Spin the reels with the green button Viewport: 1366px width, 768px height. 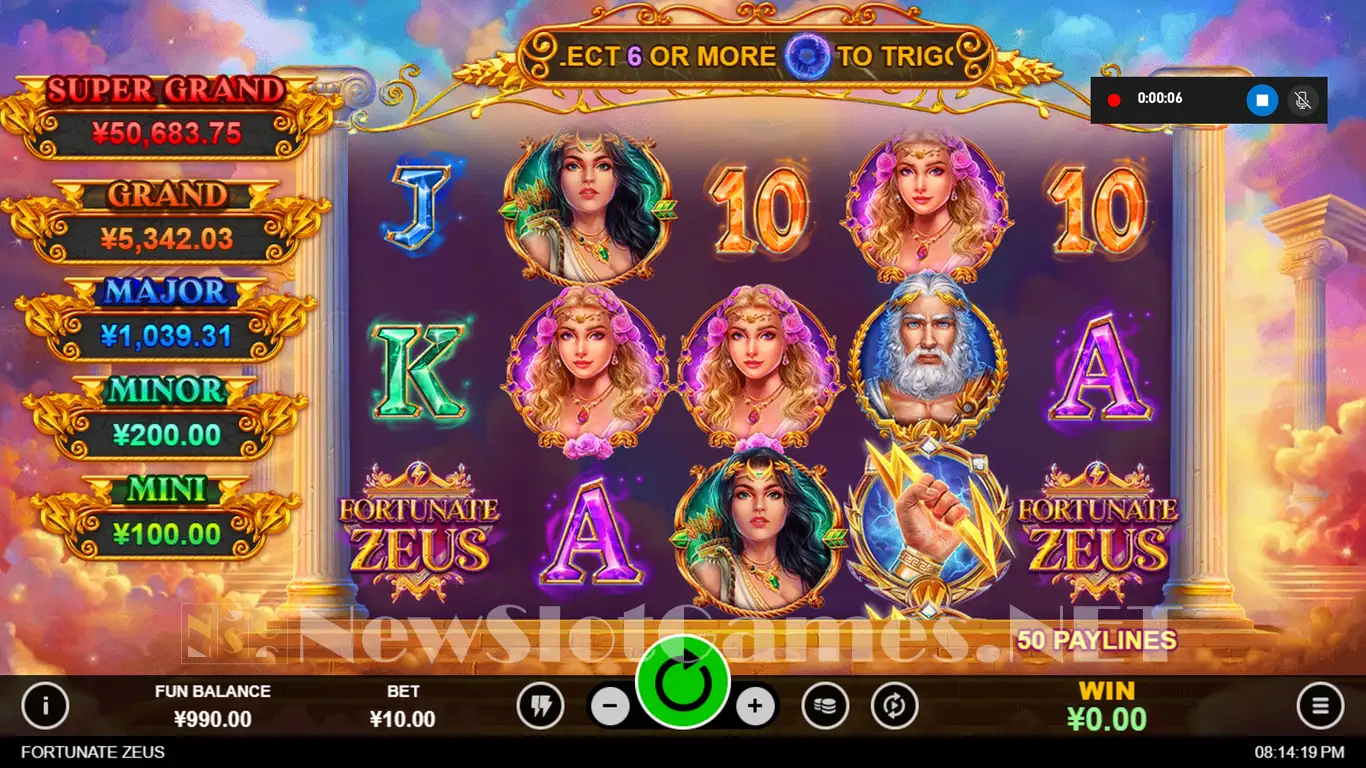point(683,682)
